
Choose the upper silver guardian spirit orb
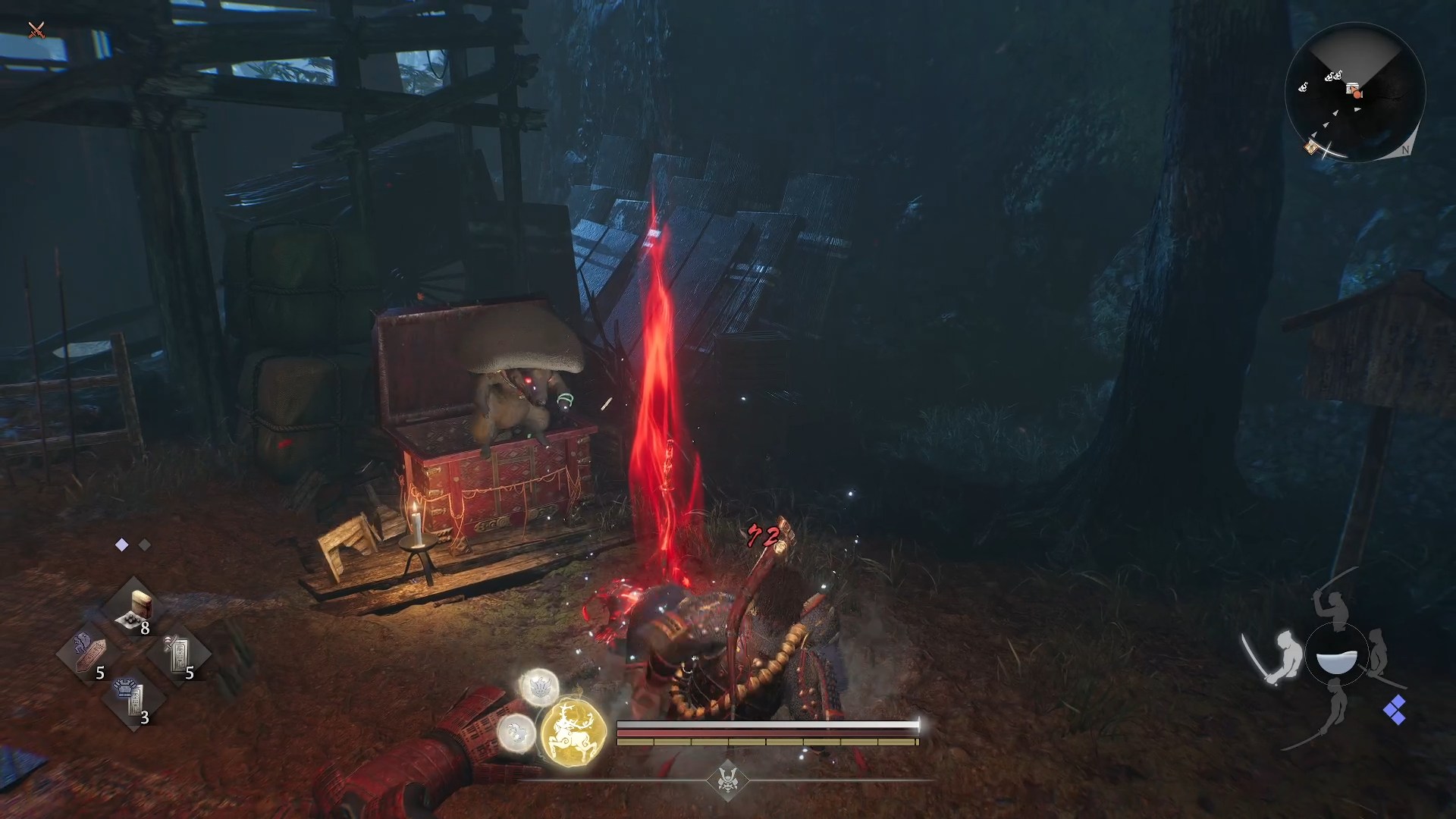coord(539,687)
